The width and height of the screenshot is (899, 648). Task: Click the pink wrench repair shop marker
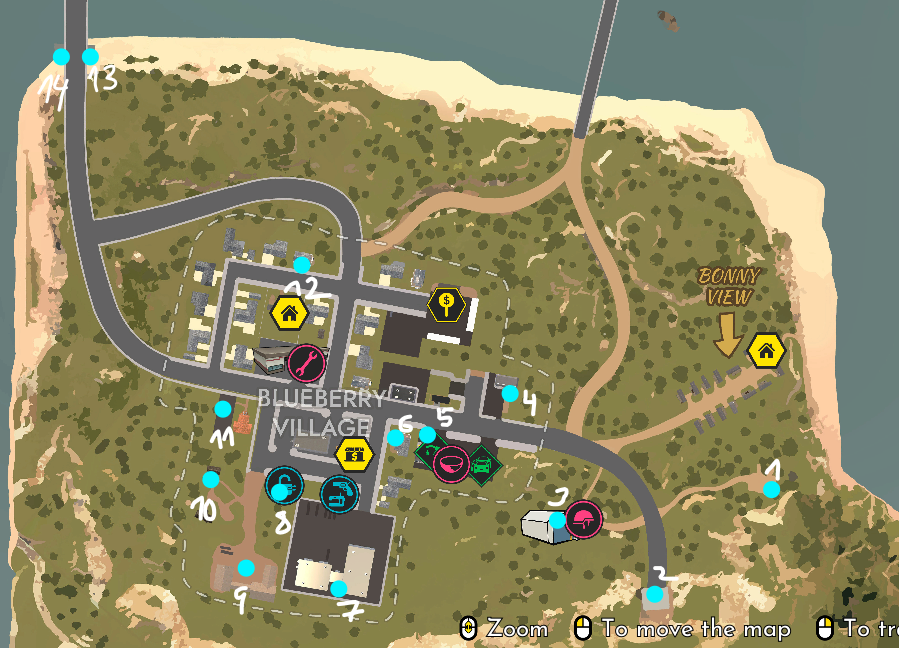coord(306,362)
